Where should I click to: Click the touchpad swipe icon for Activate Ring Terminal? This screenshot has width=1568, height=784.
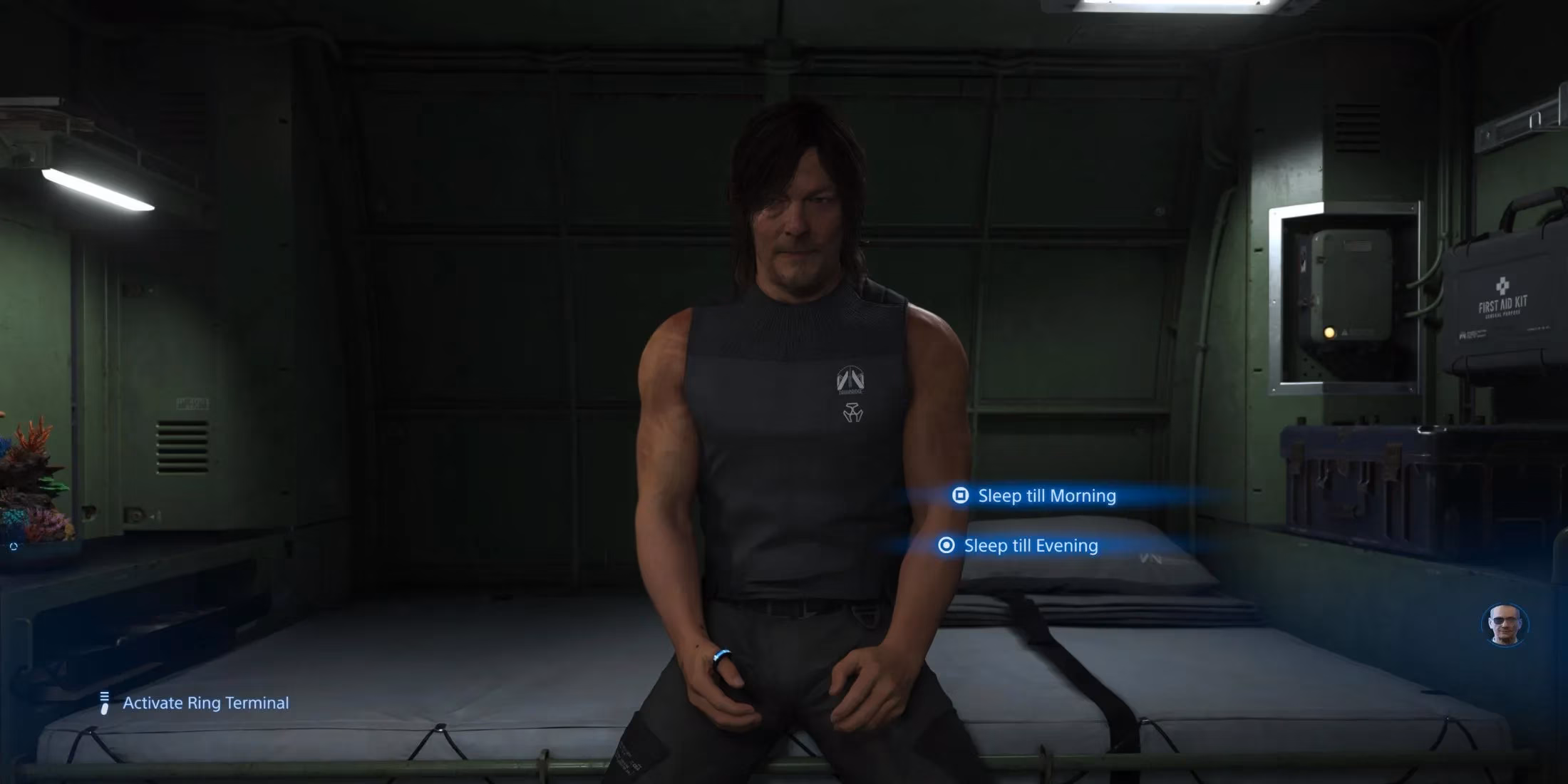click(104, 703)
